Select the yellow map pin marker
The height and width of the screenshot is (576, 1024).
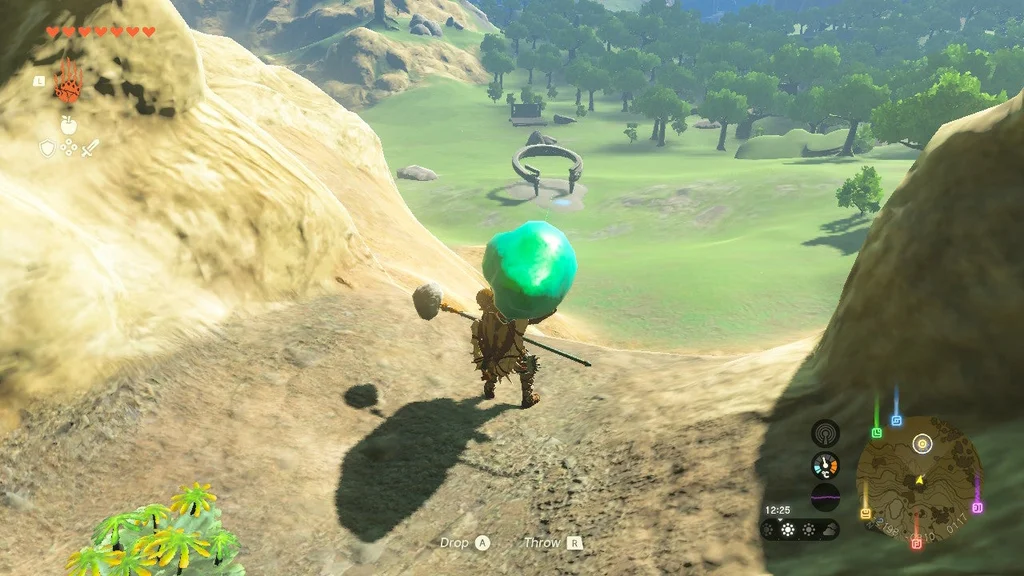pos(866,513)
